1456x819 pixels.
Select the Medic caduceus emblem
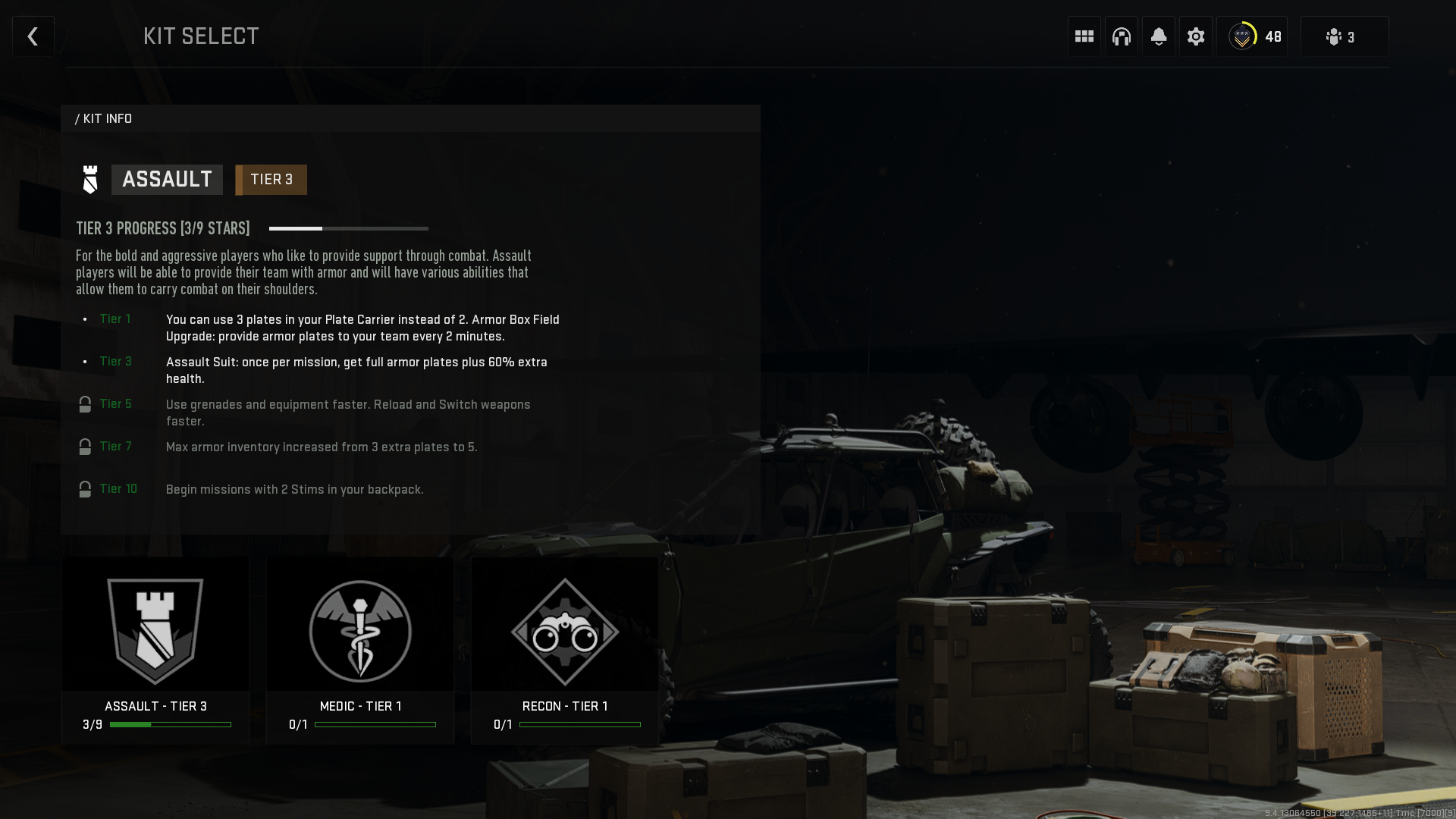point(360,631)
